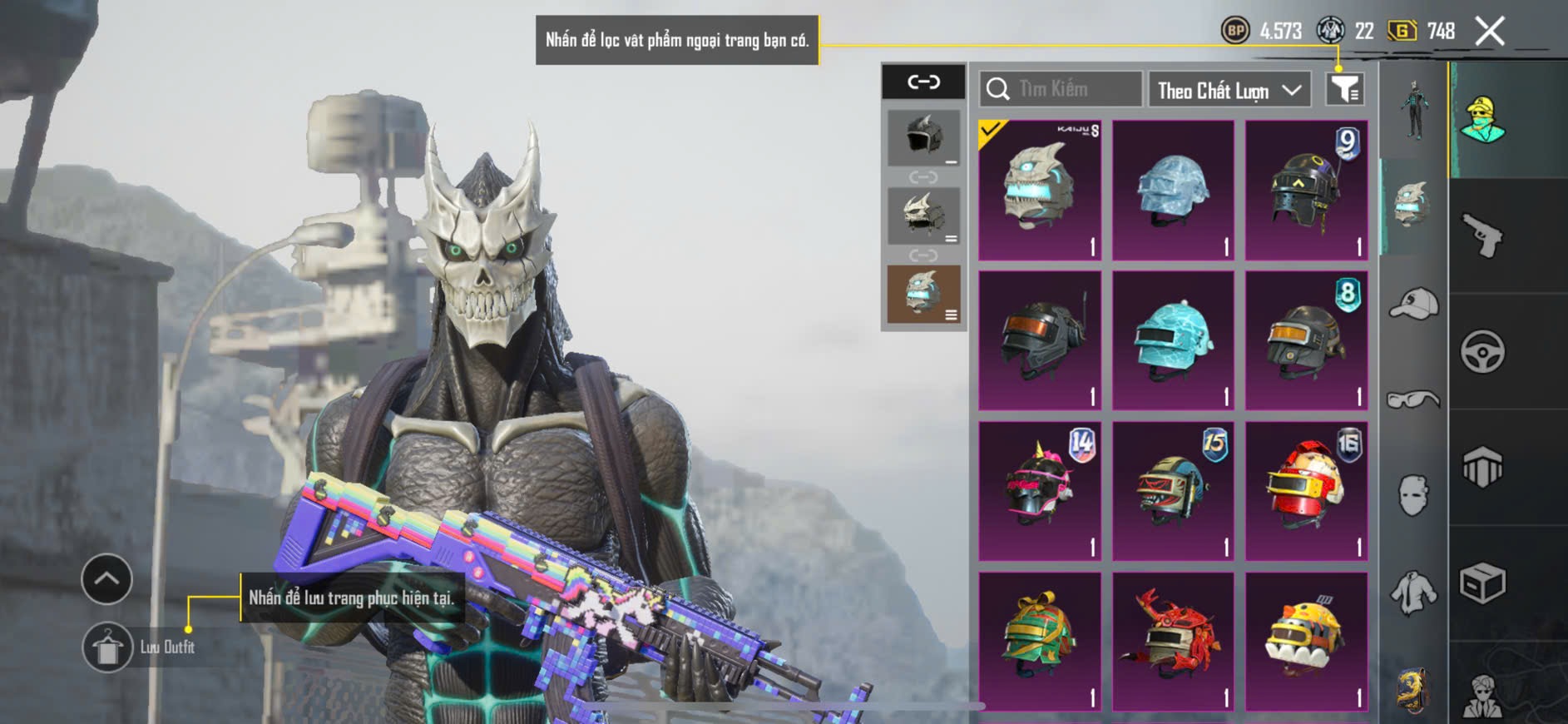This screenshot has height=724, width=1568.
Task: Choose the level 15 helmet skin
Action: coord(1173,491)
